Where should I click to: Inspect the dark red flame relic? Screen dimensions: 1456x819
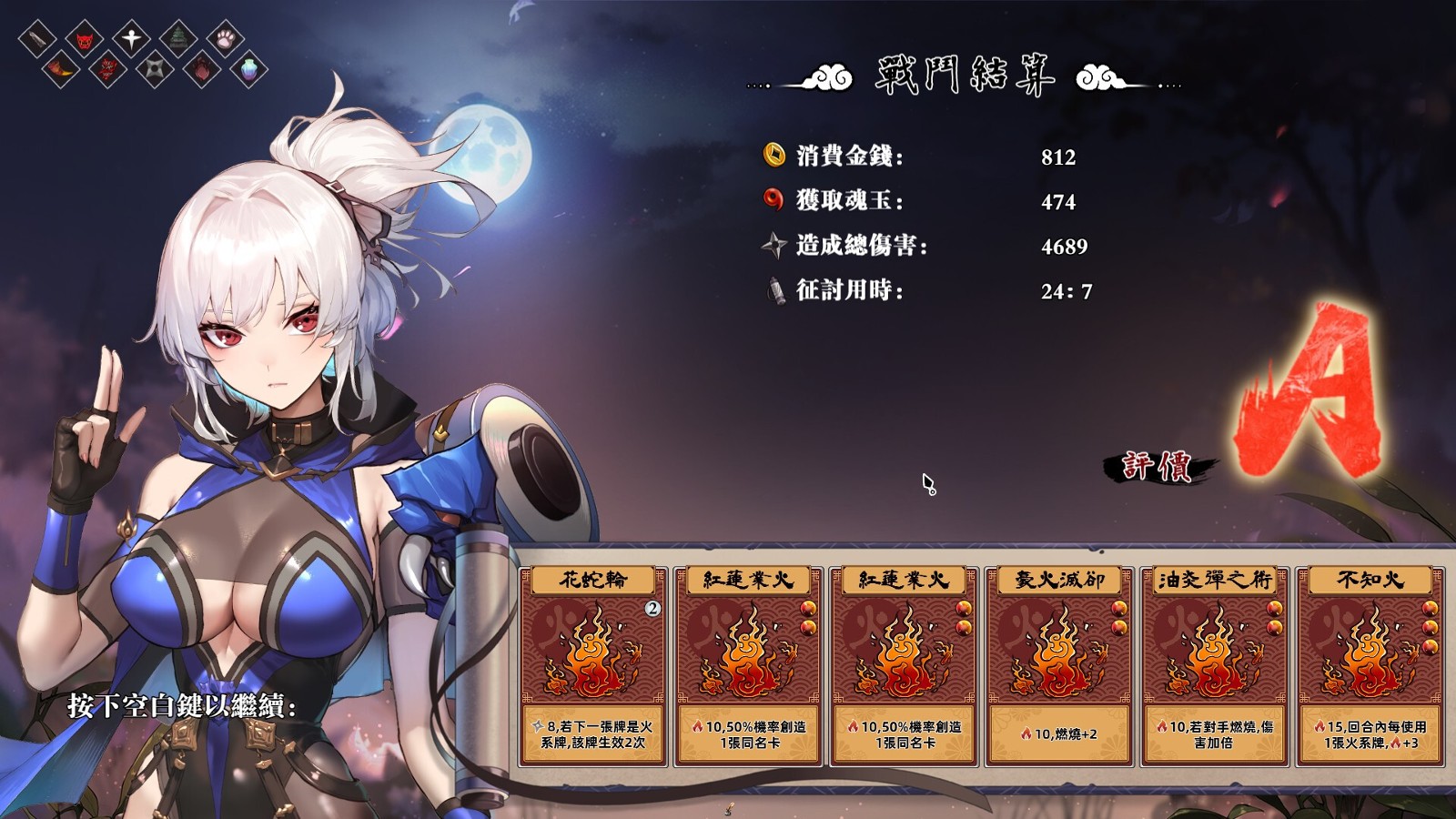[202, 69]
